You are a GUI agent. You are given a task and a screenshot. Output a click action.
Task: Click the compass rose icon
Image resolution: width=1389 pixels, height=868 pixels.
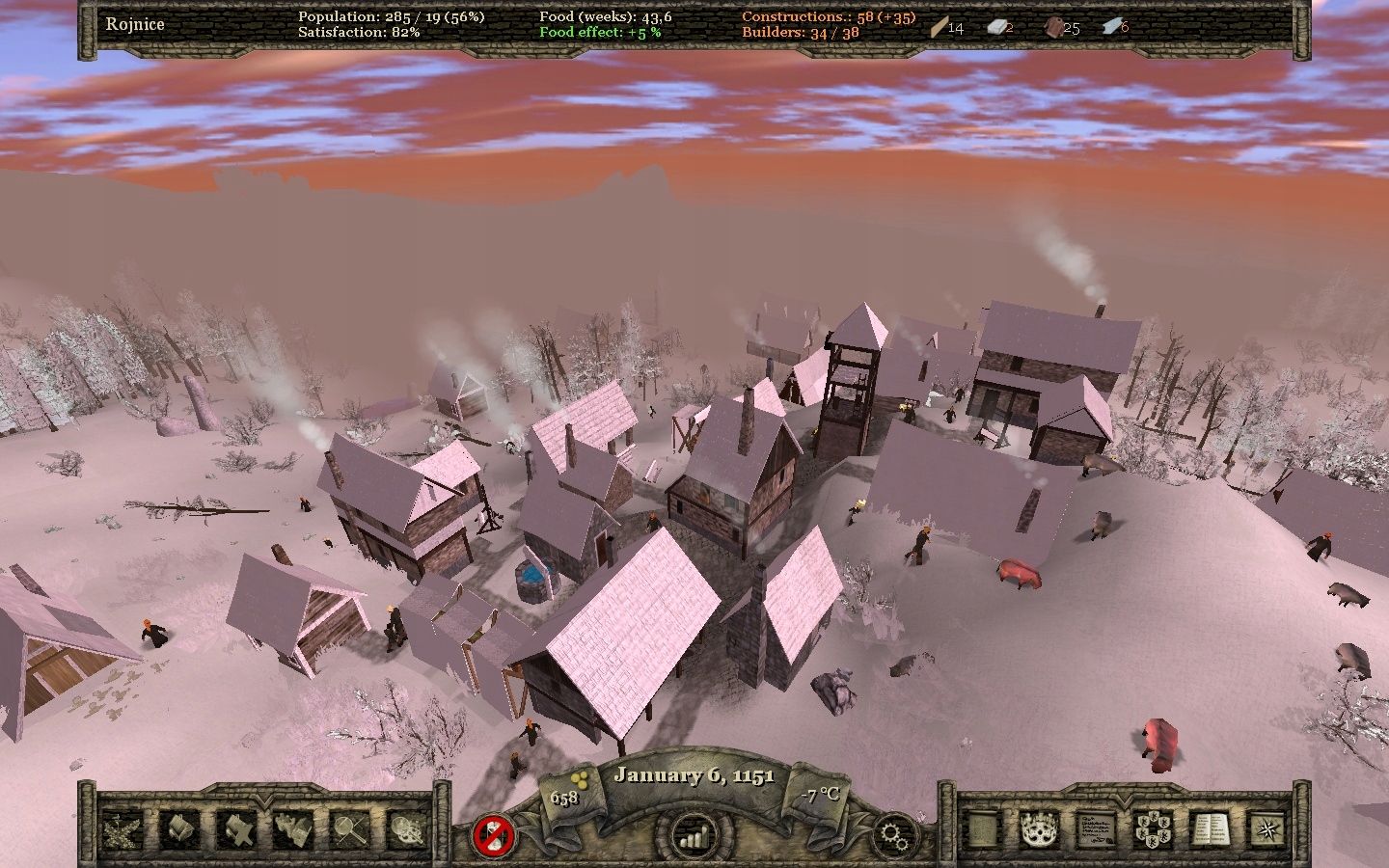click(1266, 827)
